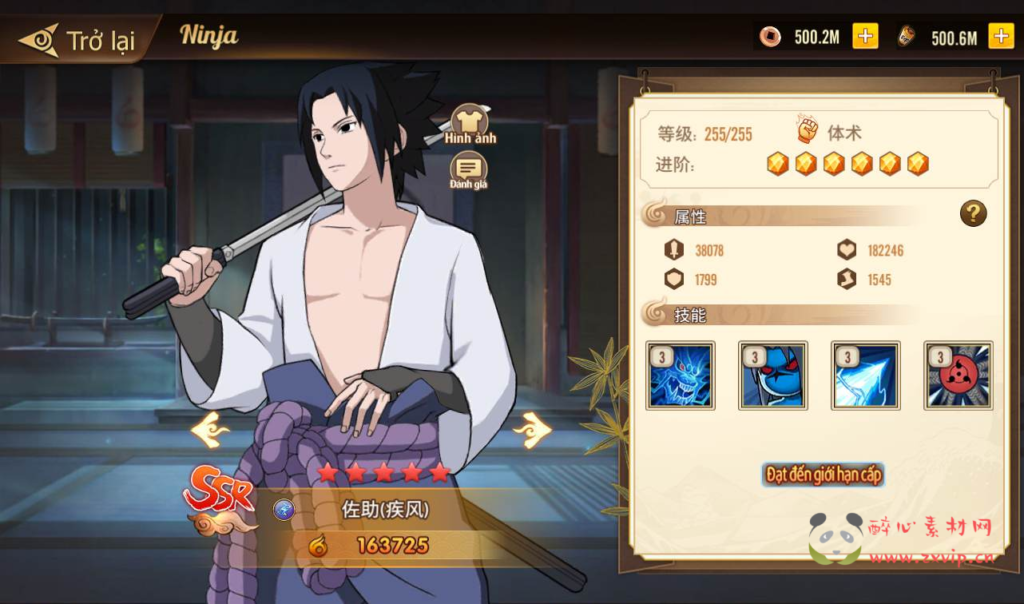The image size is (1024, 604).
Task: Show attribute help via question mark icon
Action: 973,213
